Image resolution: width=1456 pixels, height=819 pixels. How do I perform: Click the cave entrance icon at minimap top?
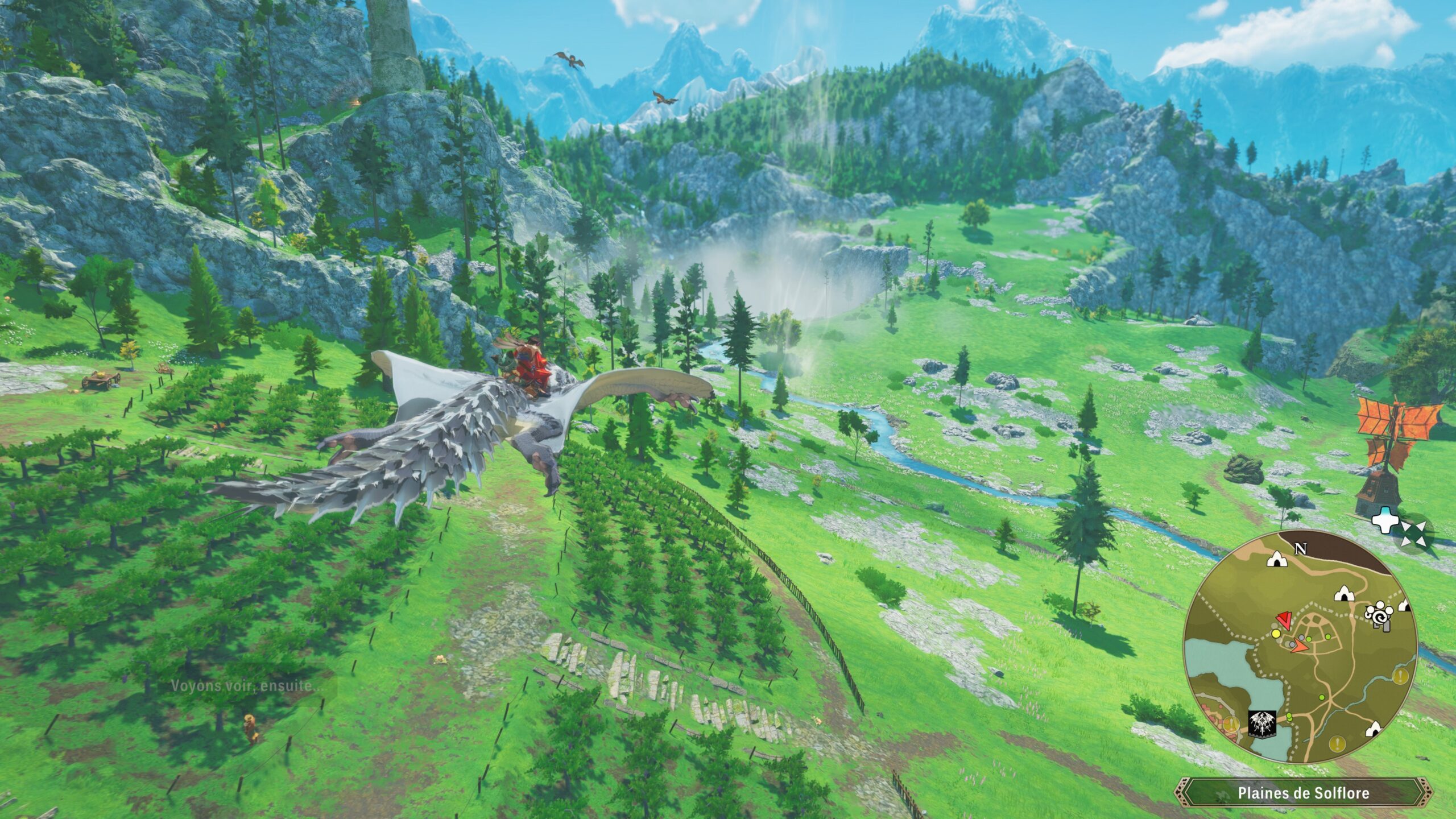pyautogui.click(x=1276, y=560)
